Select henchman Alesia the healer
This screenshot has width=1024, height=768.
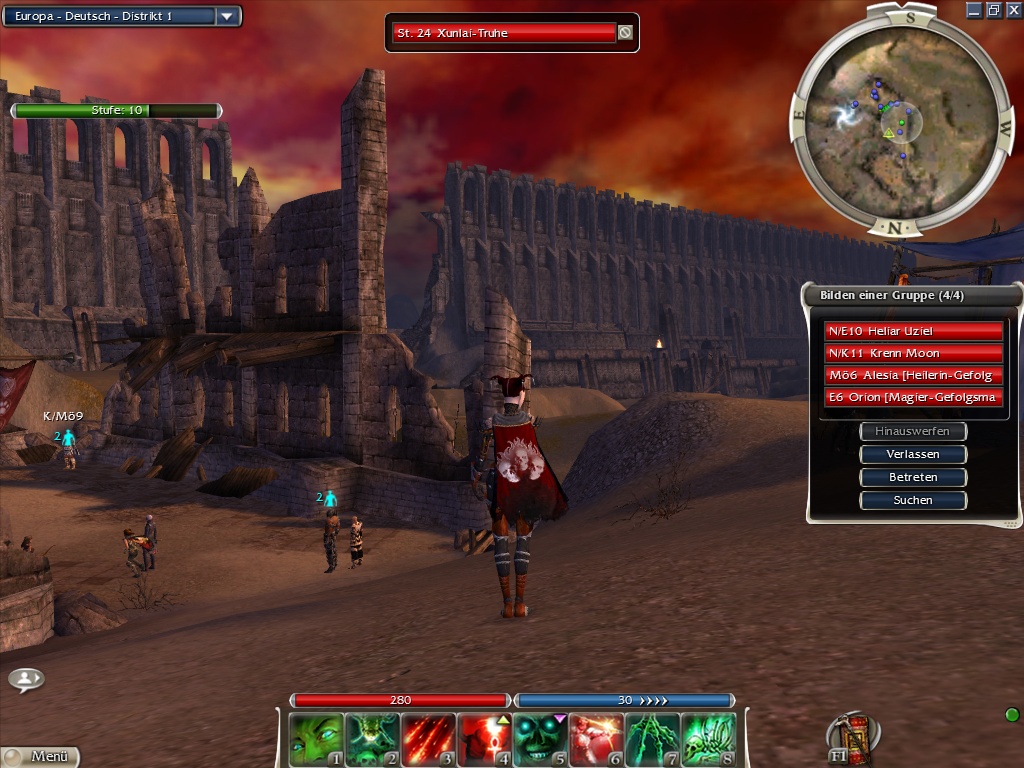(913, 375)
